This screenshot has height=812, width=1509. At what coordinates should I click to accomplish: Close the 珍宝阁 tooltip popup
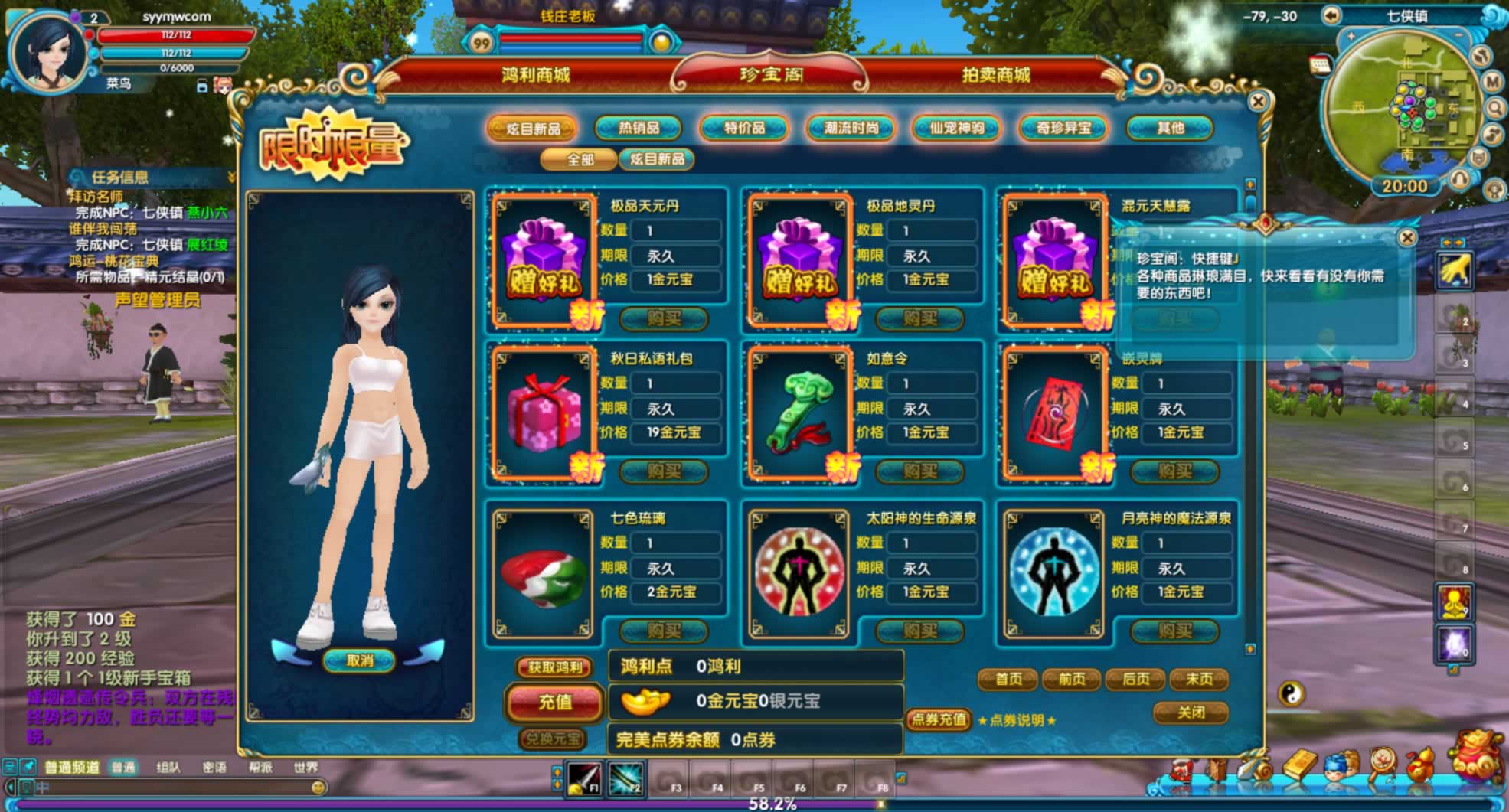click(x=1406, y=238)
